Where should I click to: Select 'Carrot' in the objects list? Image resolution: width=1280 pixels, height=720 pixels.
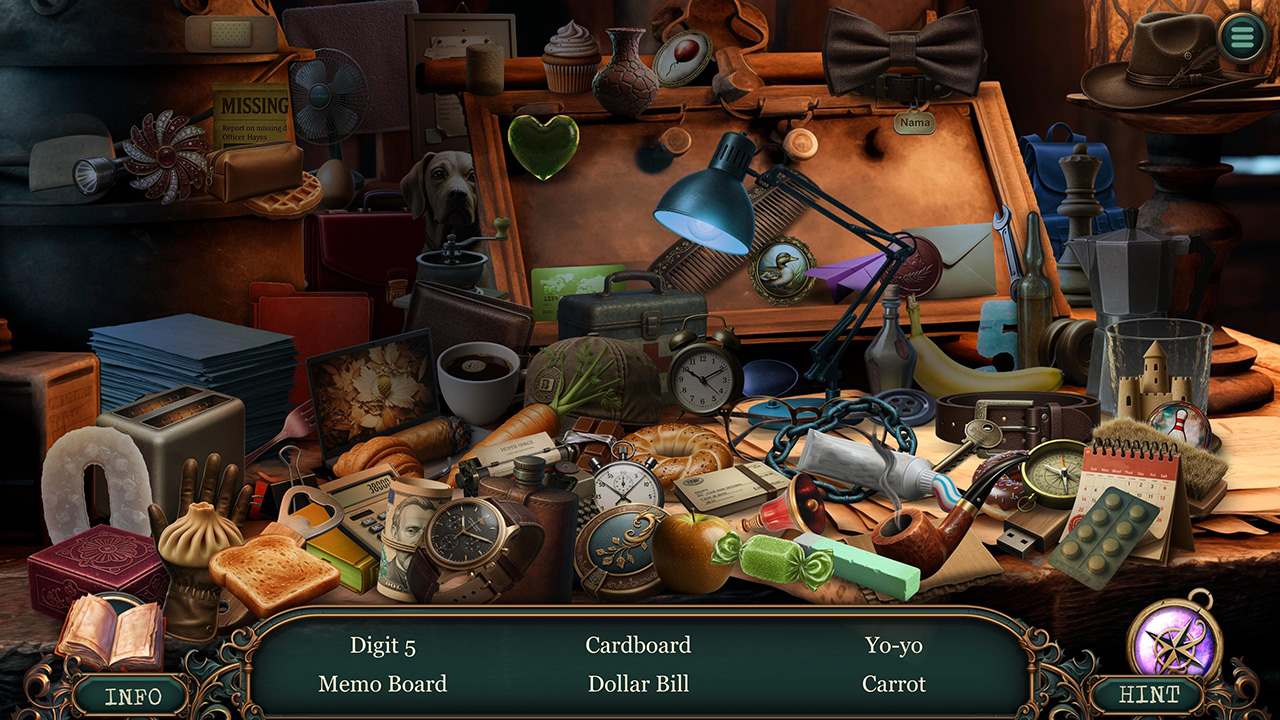pyautogui.click(x=893, y=685)
